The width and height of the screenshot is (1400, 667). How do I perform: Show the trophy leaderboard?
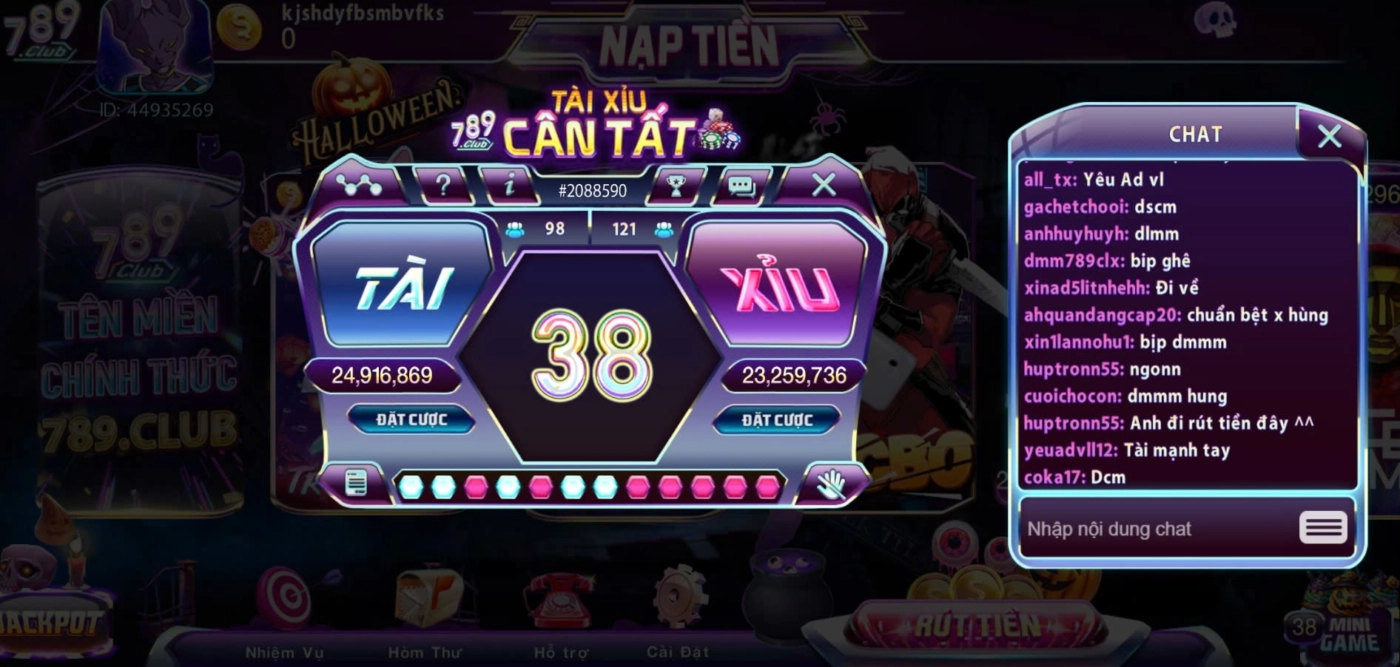click(676, 186)
